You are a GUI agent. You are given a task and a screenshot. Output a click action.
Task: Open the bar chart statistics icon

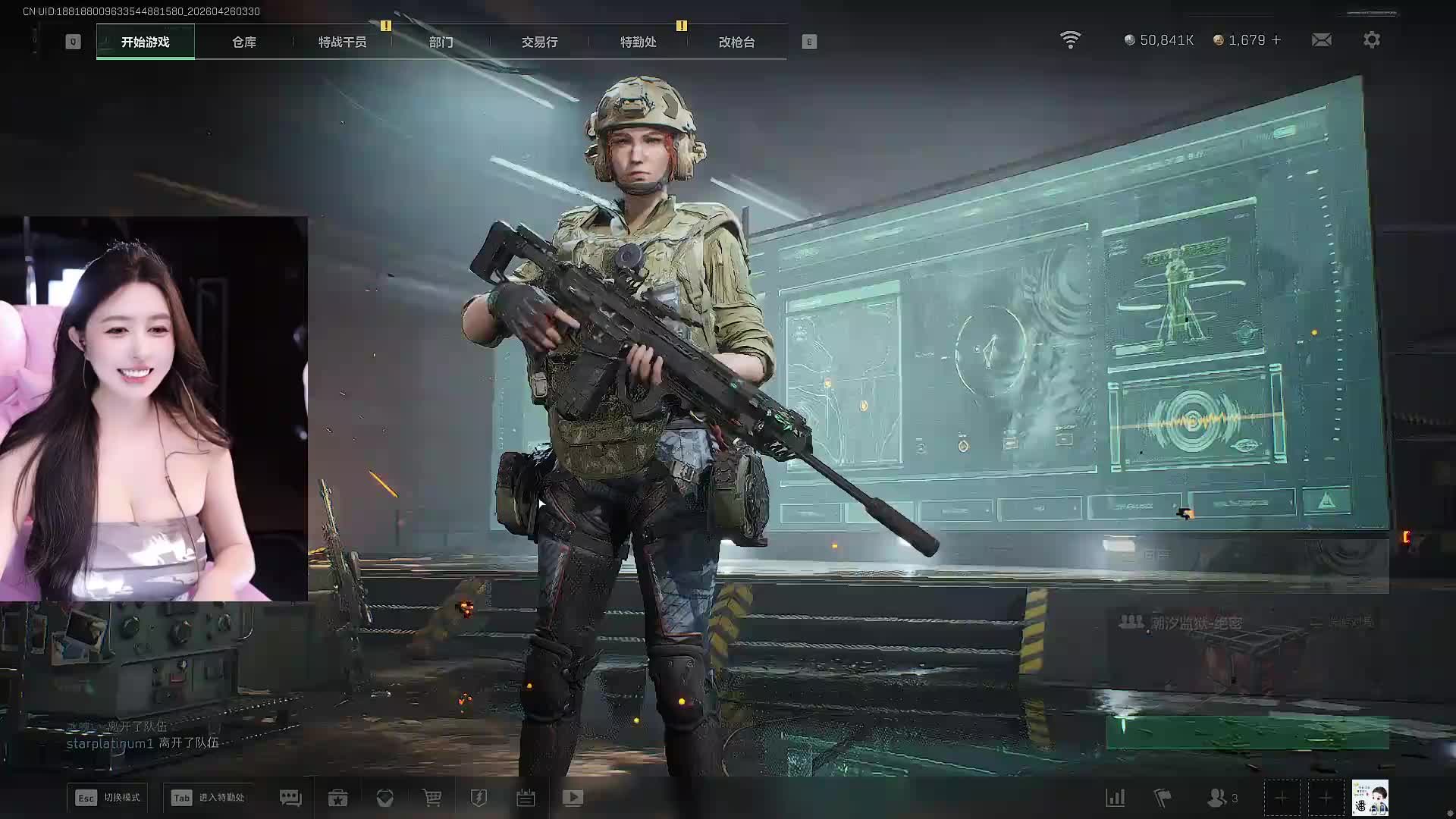click(1115, 798)
